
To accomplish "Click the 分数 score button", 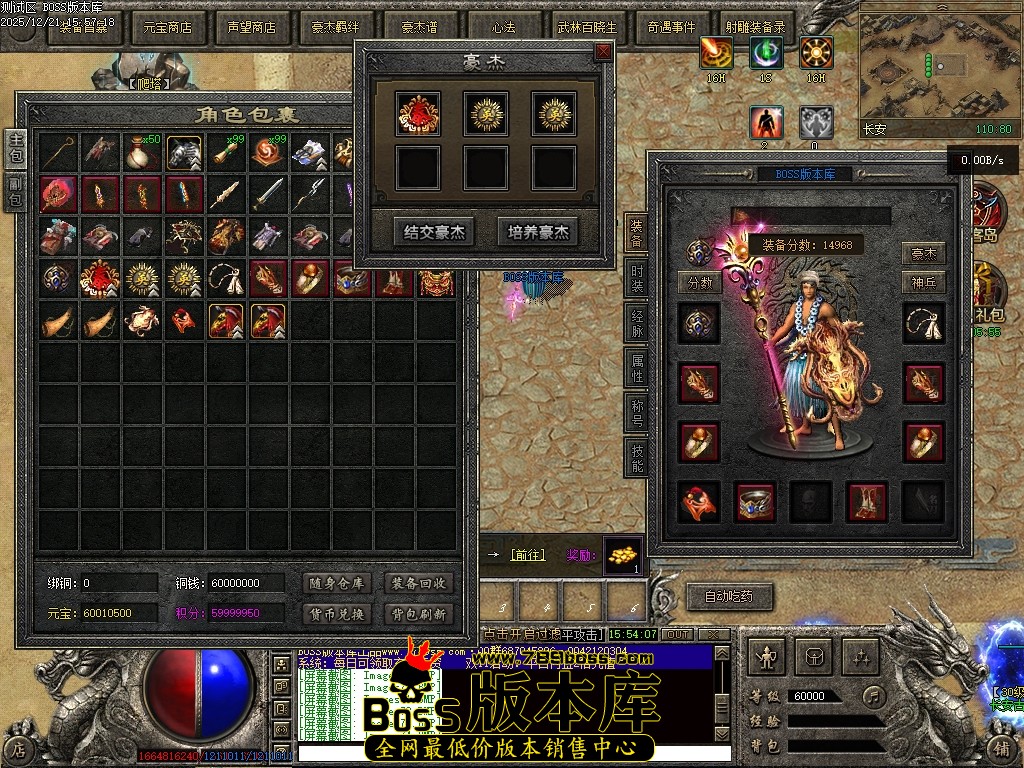I will (x=700, y=282).
